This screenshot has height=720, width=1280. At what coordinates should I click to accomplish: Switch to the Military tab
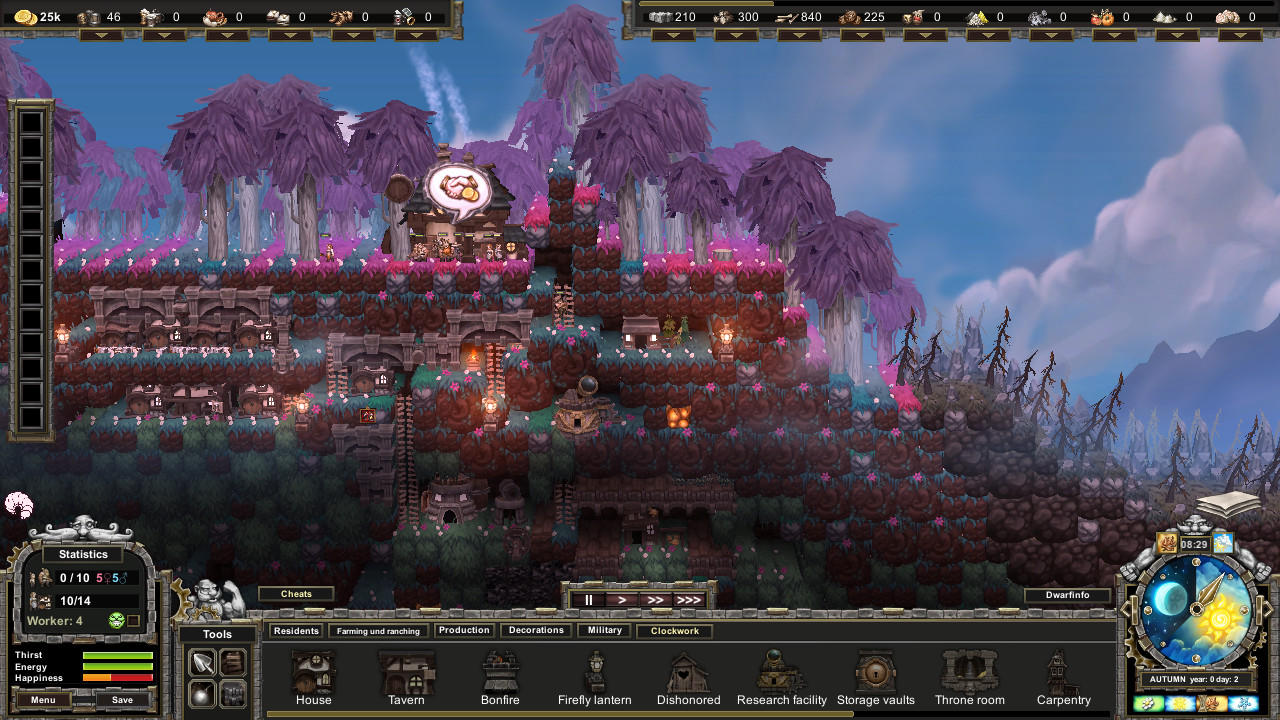(605, 631)
